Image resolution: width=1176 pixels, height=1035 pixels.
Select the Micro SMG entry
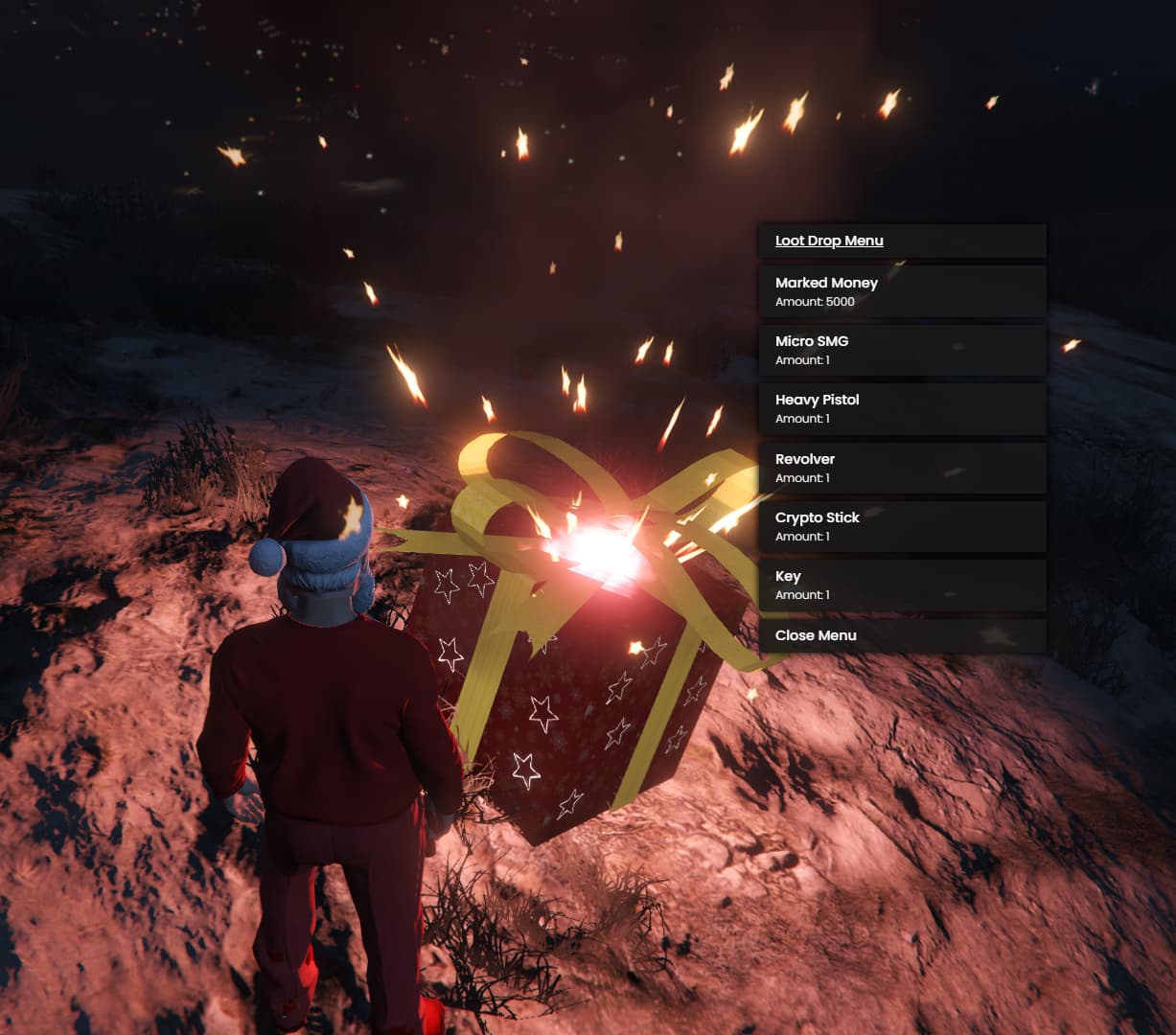click(901, 350)
